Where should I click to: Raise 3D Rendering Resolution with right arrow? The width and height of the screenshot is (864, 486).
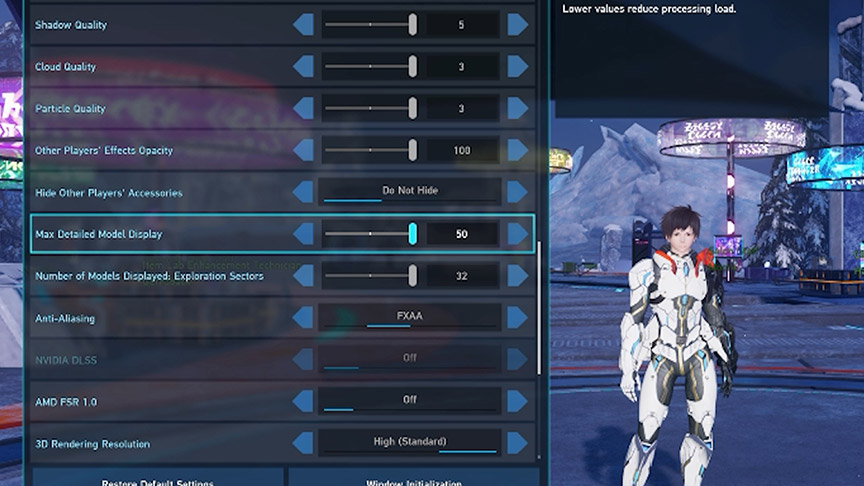click(517, 443)
